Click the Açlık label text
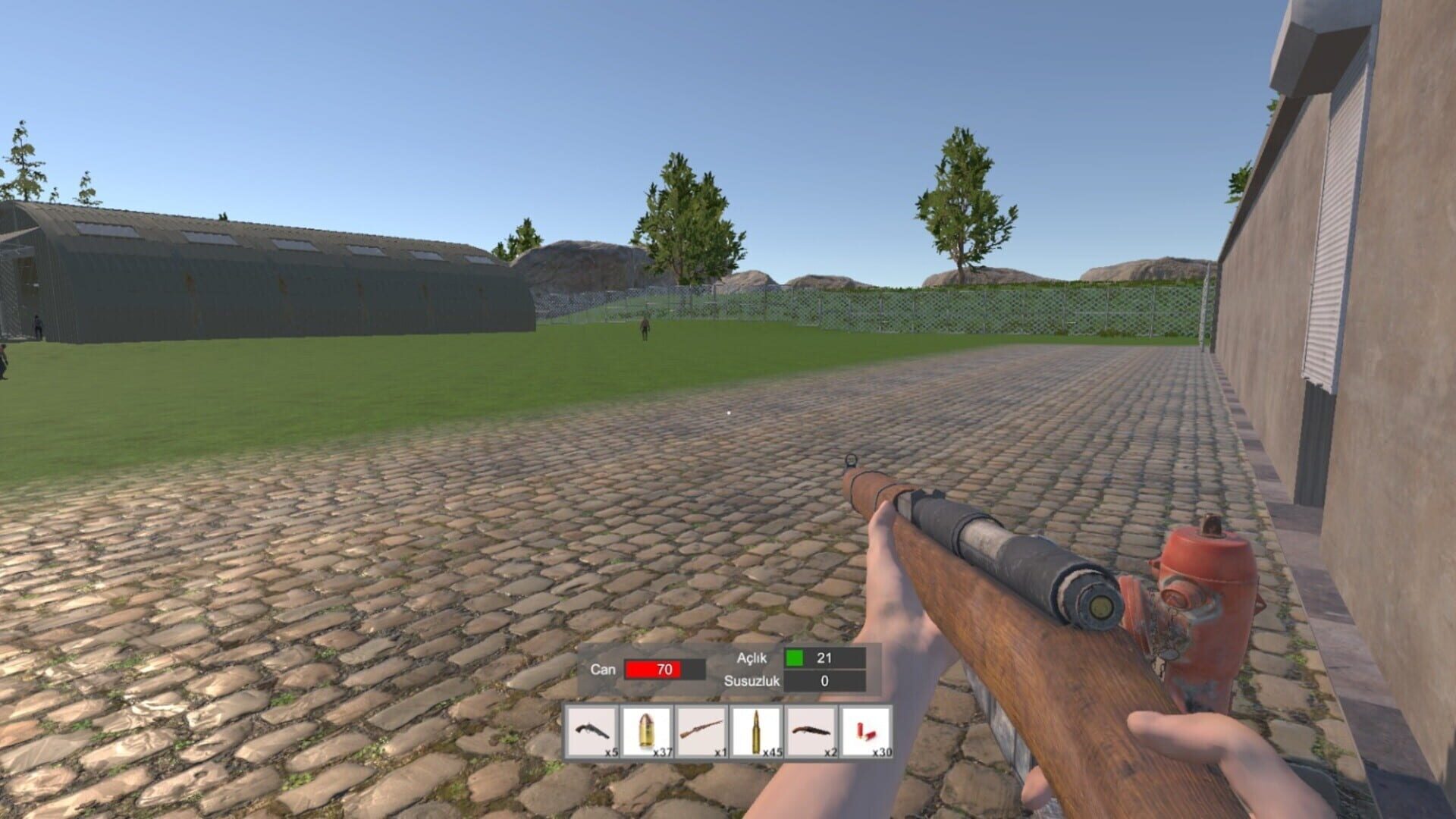Image resolution: width=1456 pixels, height=819 pixels. [752, 659]
